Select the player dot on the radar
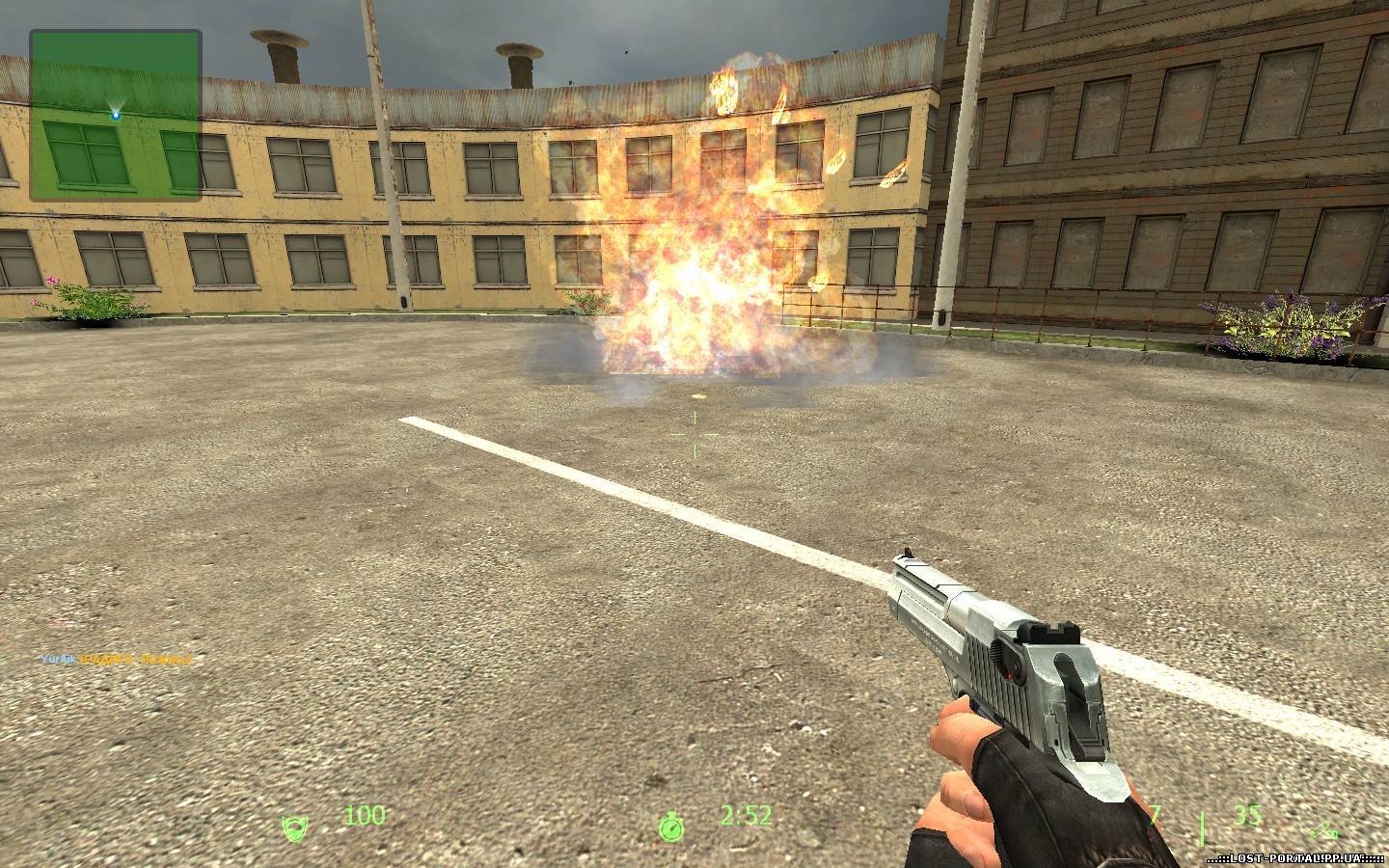The width and height of the screenshot is (1389, 868). (116, 115)
